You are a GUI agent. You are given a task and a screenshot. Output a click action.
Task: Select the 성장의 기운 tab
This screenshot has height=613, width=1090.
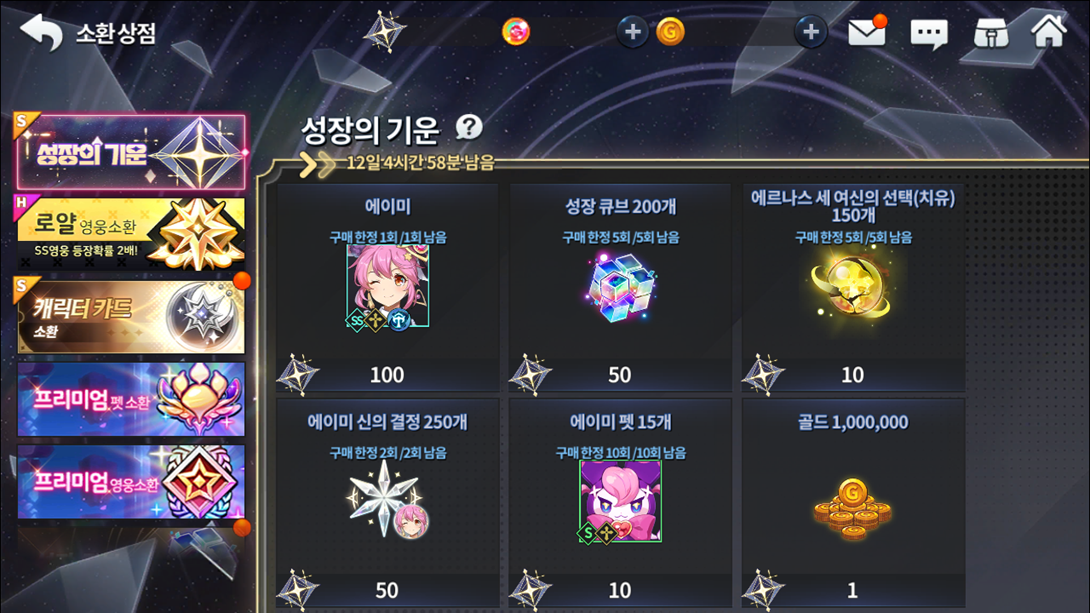click(x=130, y=153)
